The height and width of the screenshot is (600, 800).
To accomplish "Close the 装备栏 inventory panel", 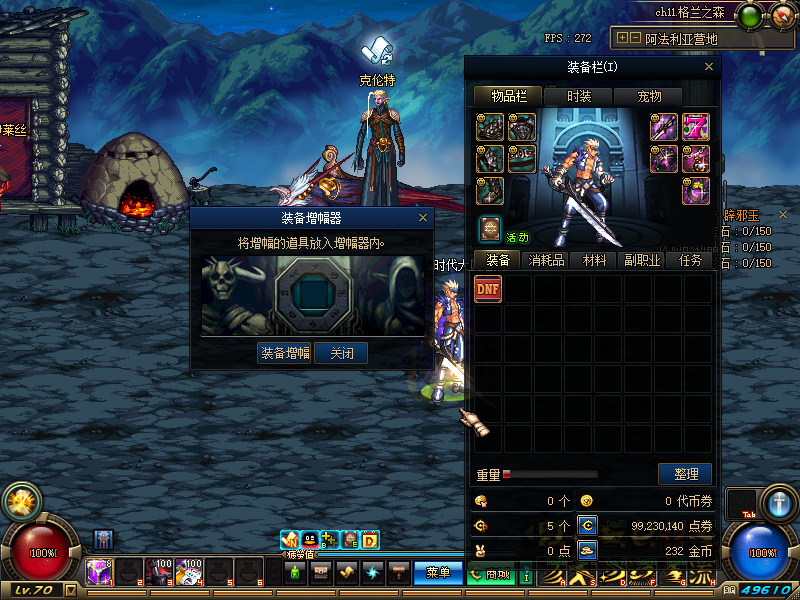I will [x=709, y=67].
